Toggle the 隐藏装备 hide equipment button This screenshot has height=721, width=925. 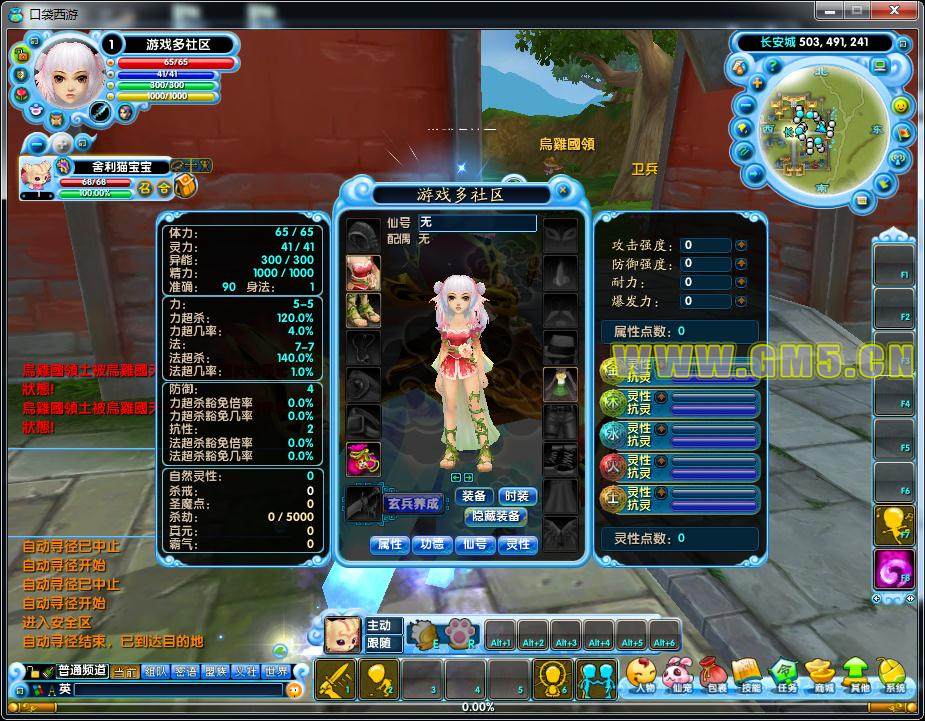(x=495, y=516)
